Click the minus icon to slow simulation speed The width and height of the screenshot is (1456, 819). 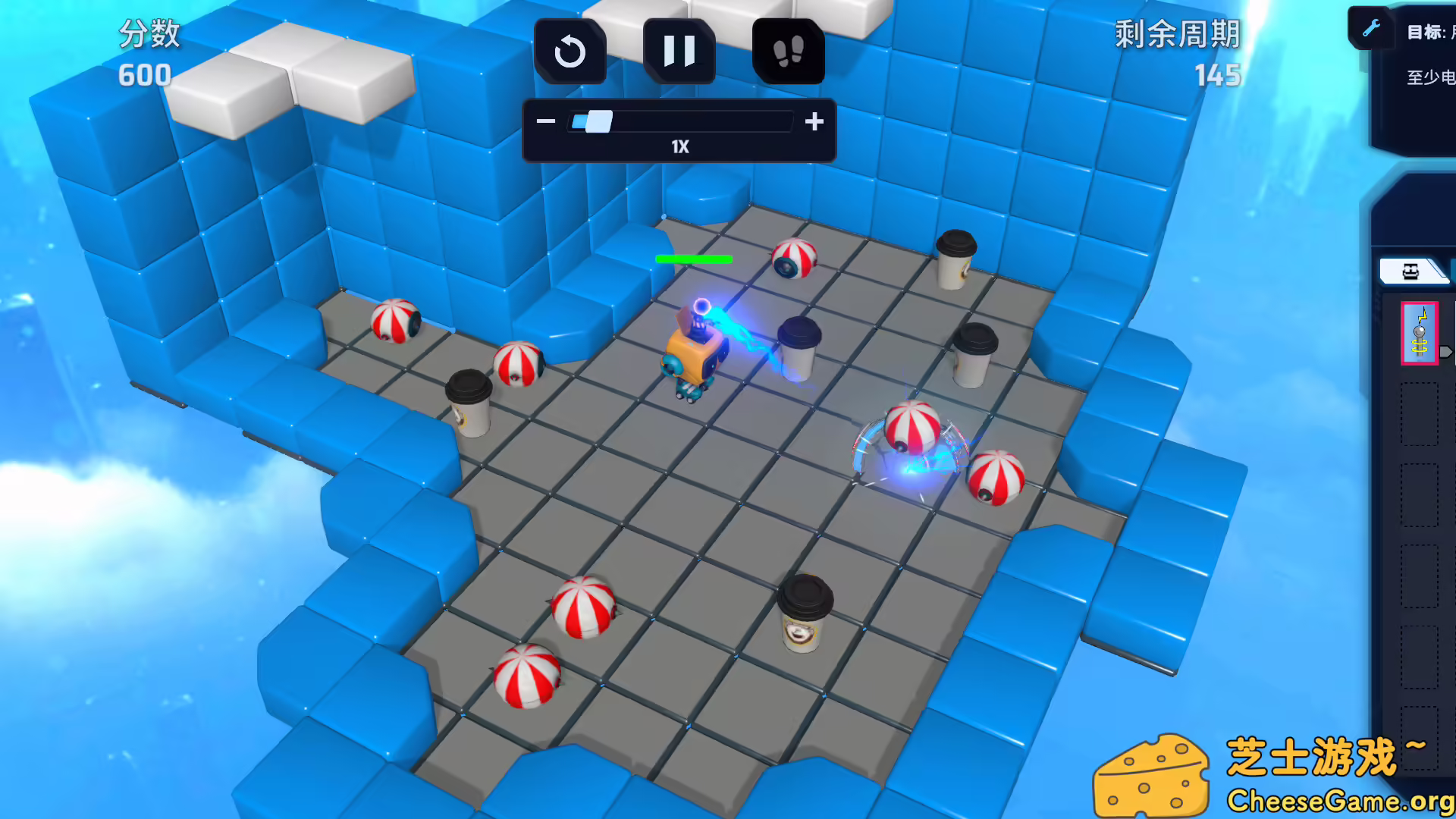pos(546,121)
